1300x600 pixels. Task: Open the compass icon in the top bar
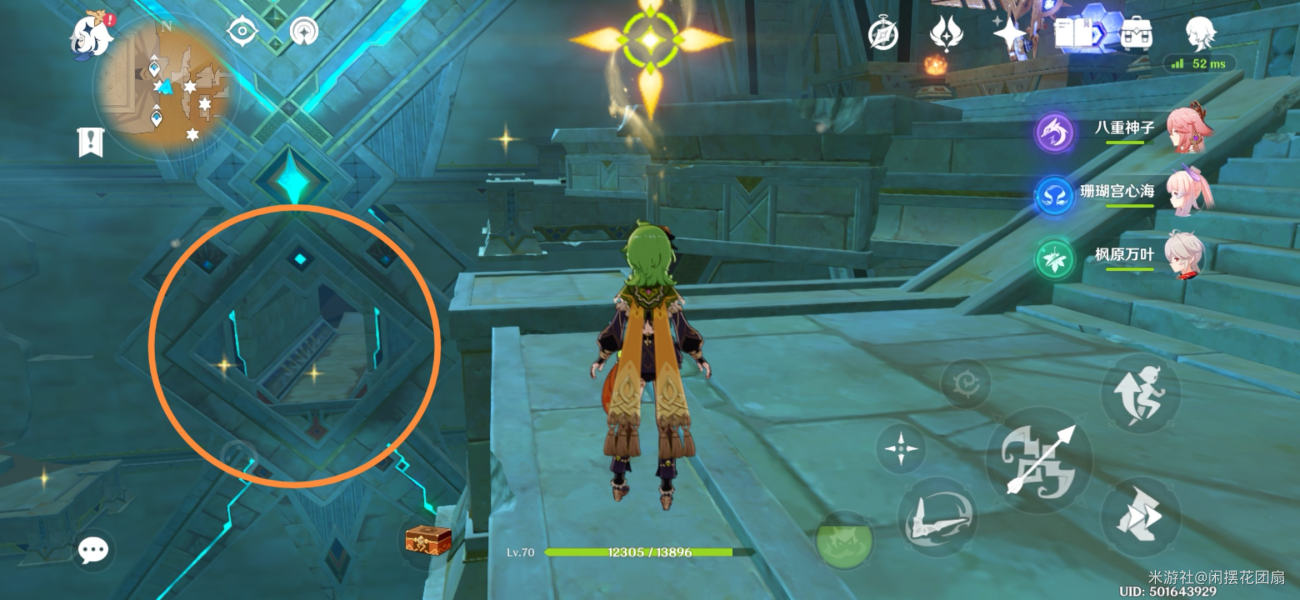(x=883, y=34)
